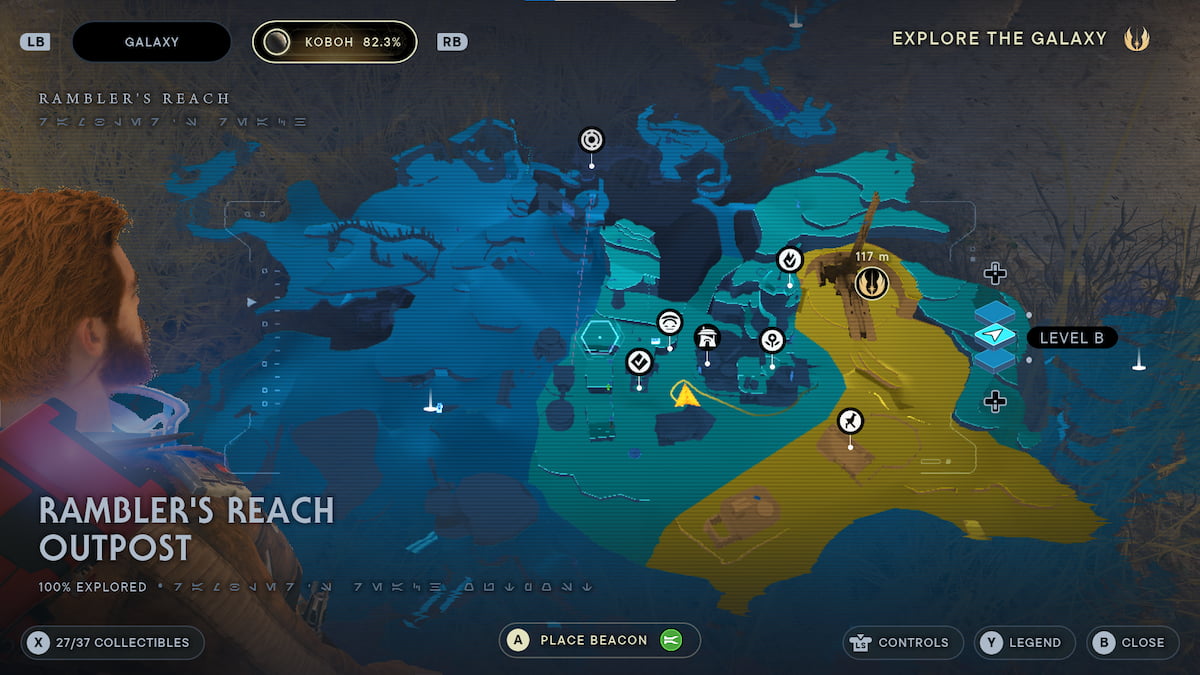Click the flame checkmark map marker
Viewport: 1200px width, 675px height.
tap(790, 260)
